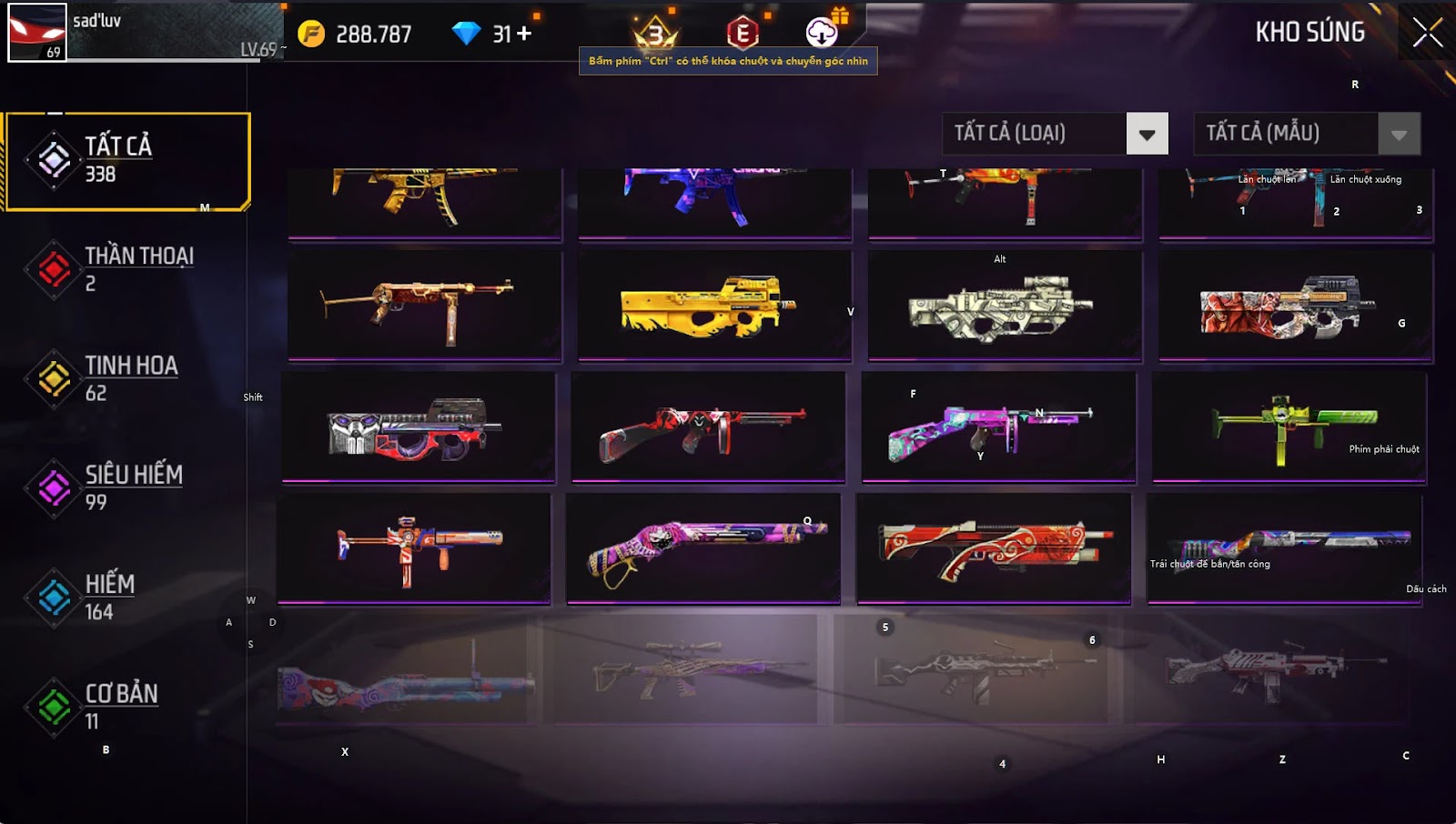Select the TẤT CẢ category tab
The image size is (1456, 824).
[x=126, y=161]
